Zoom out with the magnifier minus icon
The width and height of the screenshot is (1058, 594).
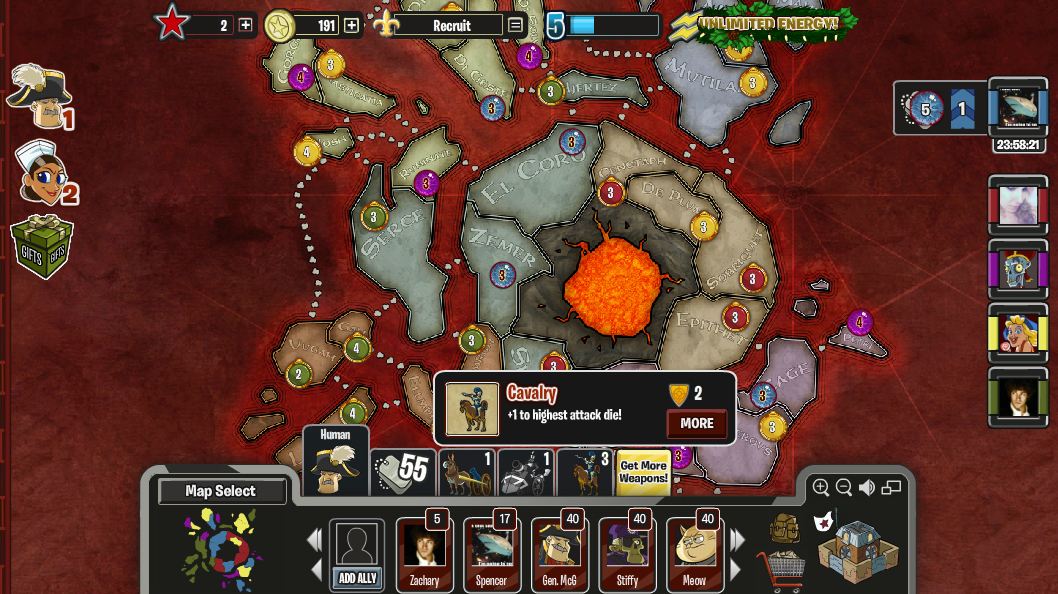844,487
